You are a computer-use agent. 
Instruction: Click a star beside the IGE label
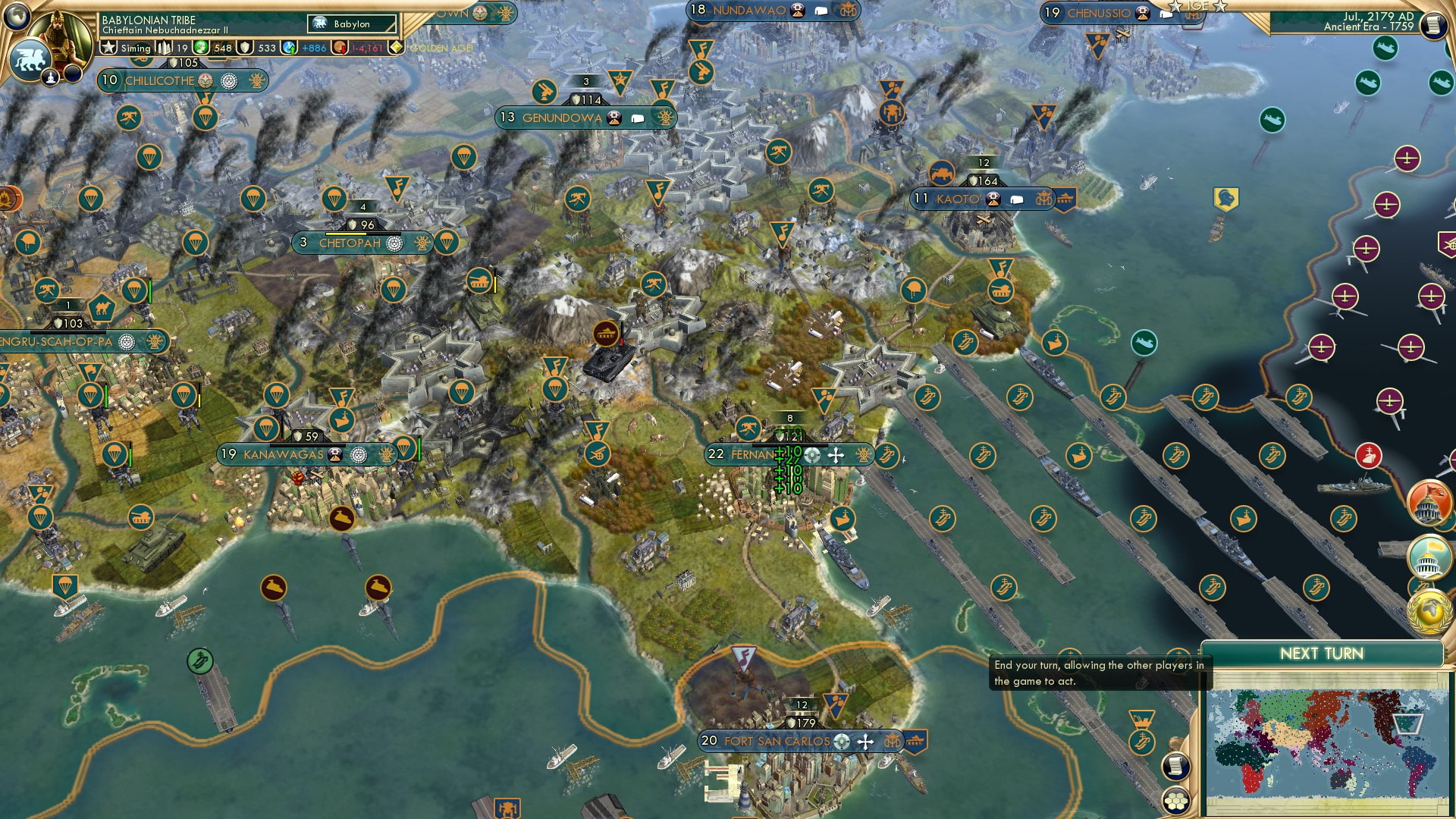(x=1176, y=6)
